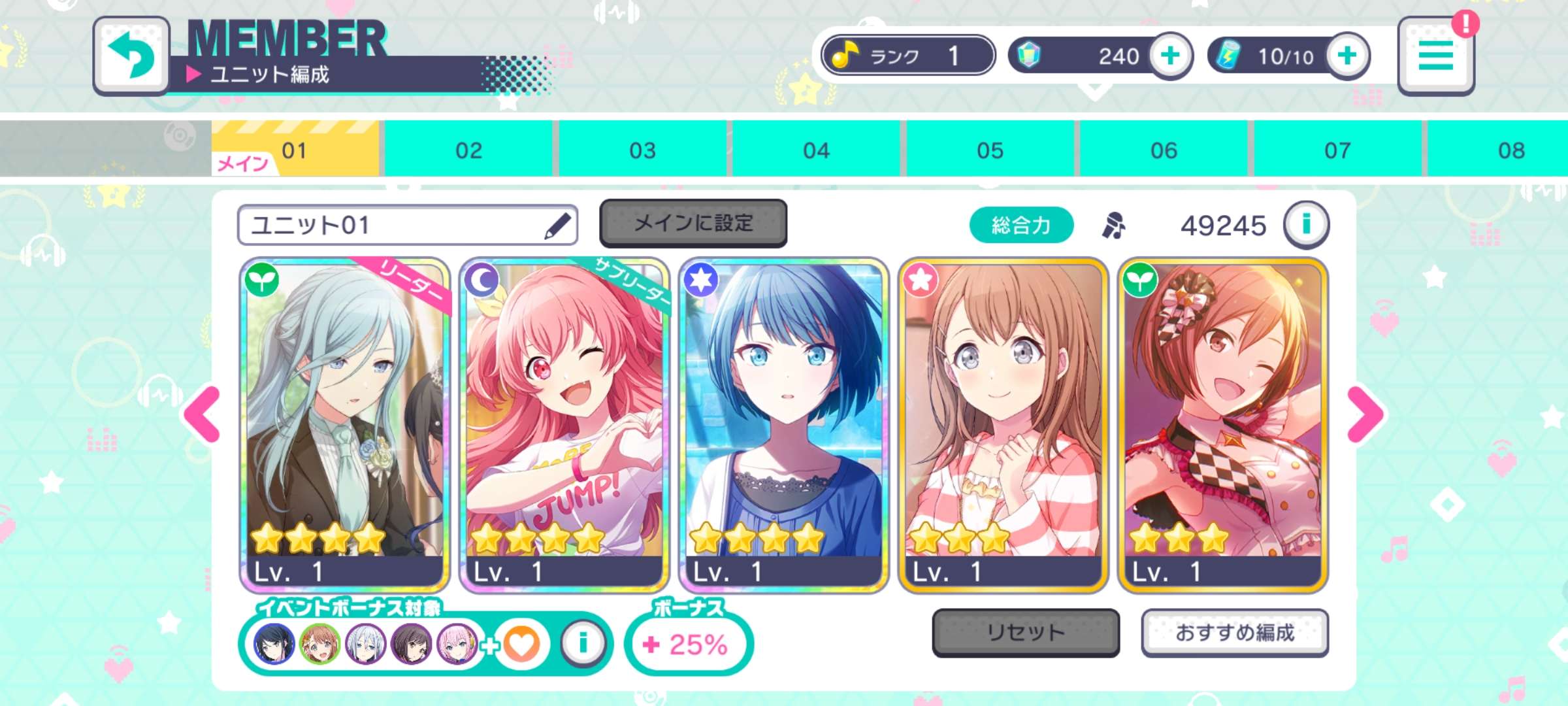Switch to unit tab 02

click(468, 150)
